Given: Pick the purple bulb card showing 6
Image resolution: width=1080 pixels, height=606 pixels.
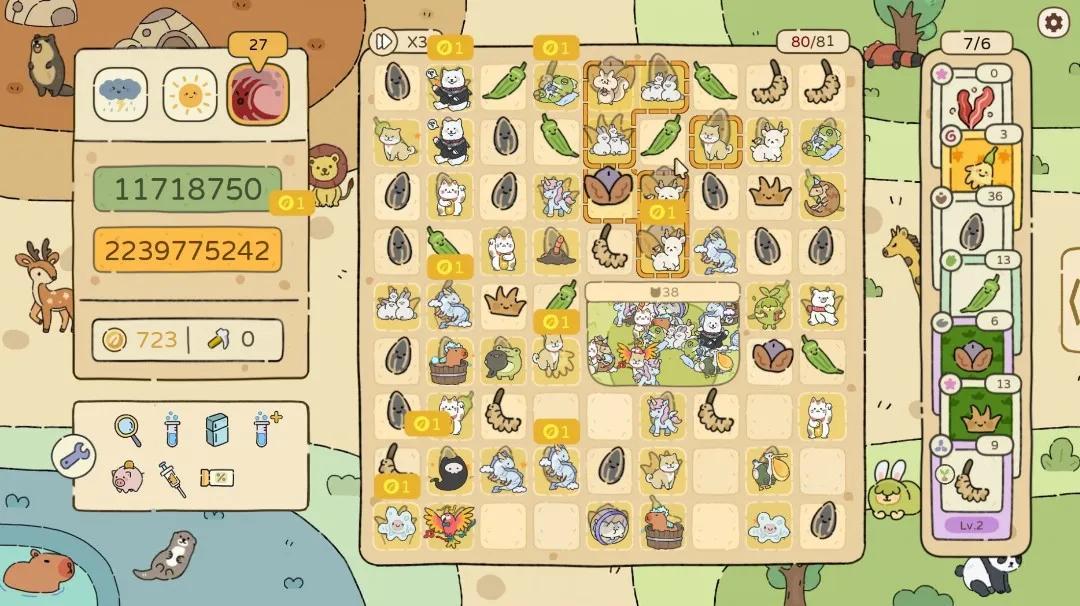Looking at the screenshot, I should click(974, 353).
